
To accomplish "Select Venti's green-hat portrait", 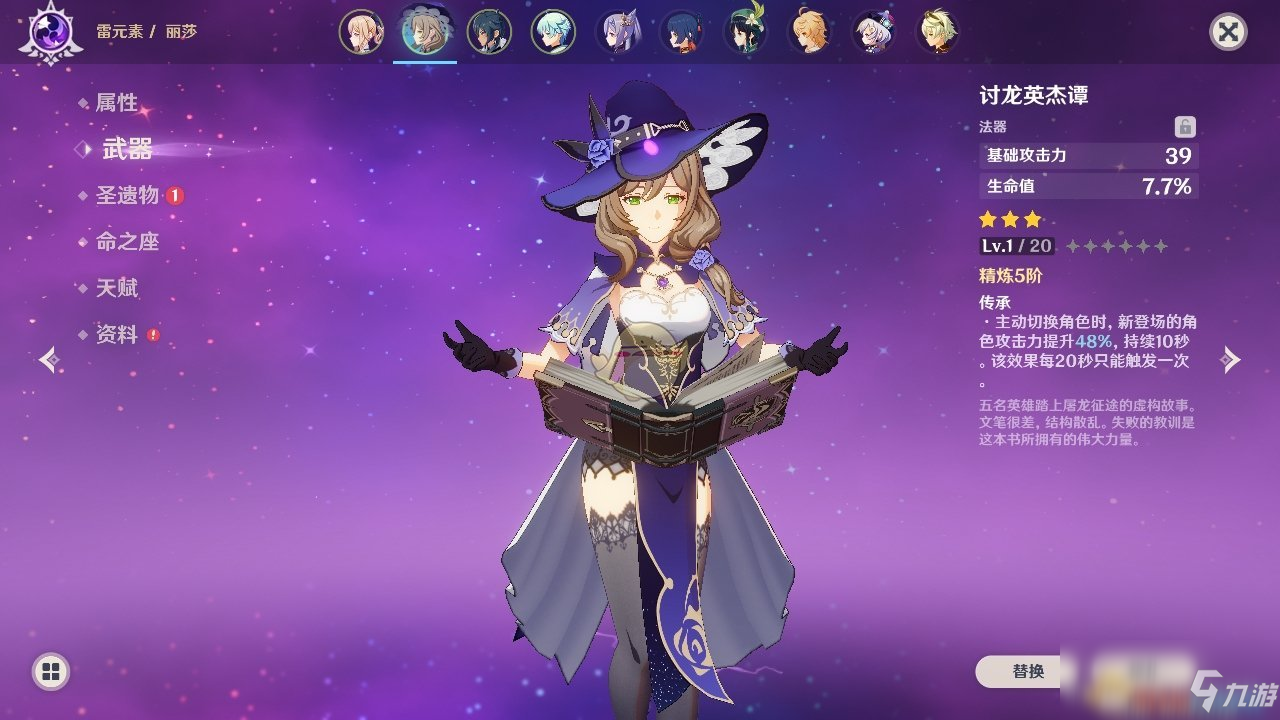I will tap(745, 32).
